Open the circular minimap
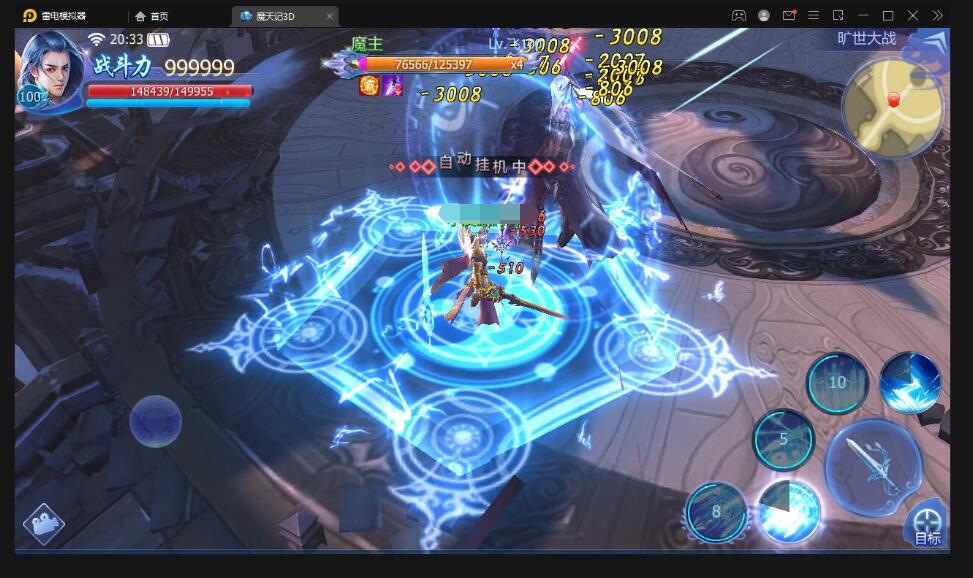The height and width of the screenshot is (578, 973). coord(893,107)
